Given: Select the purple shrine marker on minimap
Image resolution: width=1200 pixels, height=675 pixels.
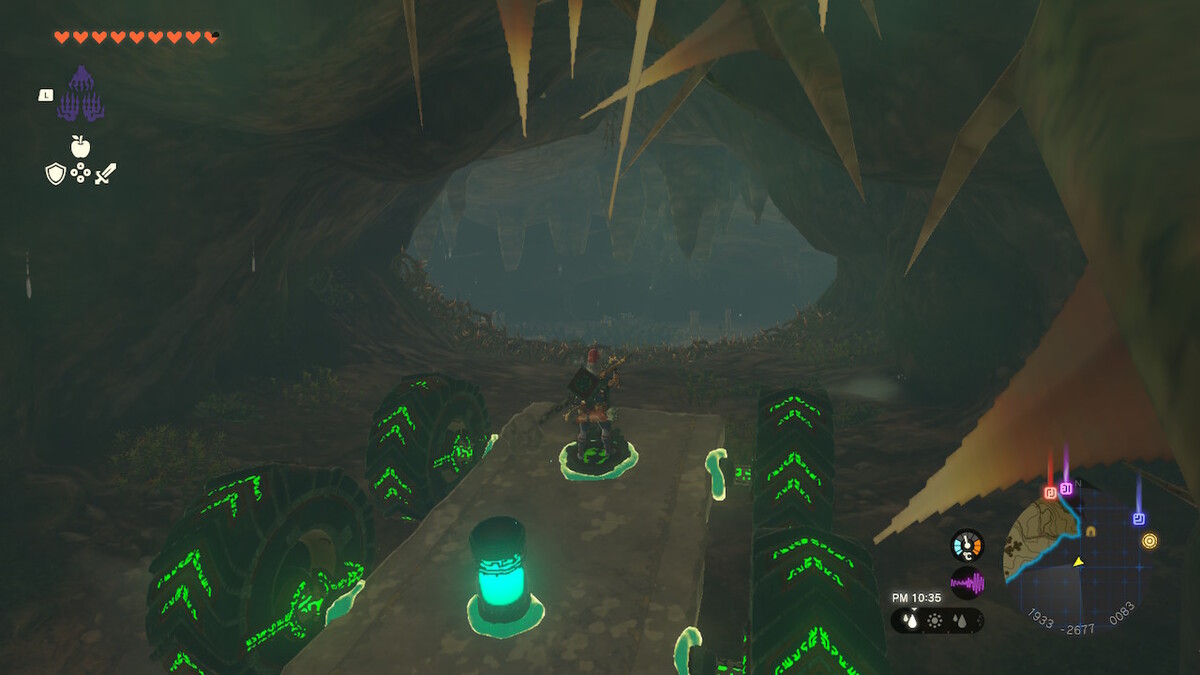Looking at the screenshot, I should coord(1066,489).
